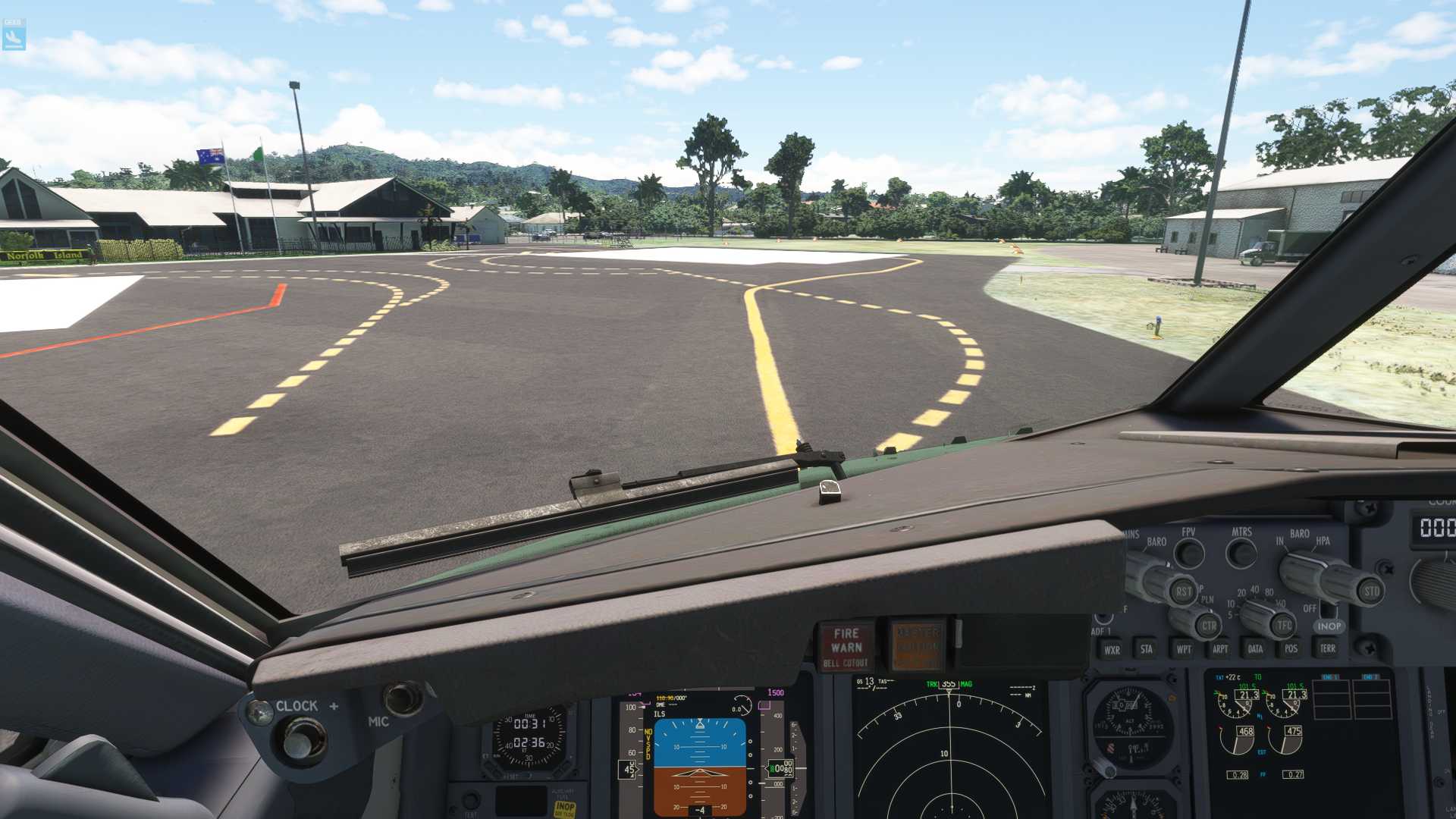
Task: Toggle CTR centered map mode
Action: tap(1209, 626)
